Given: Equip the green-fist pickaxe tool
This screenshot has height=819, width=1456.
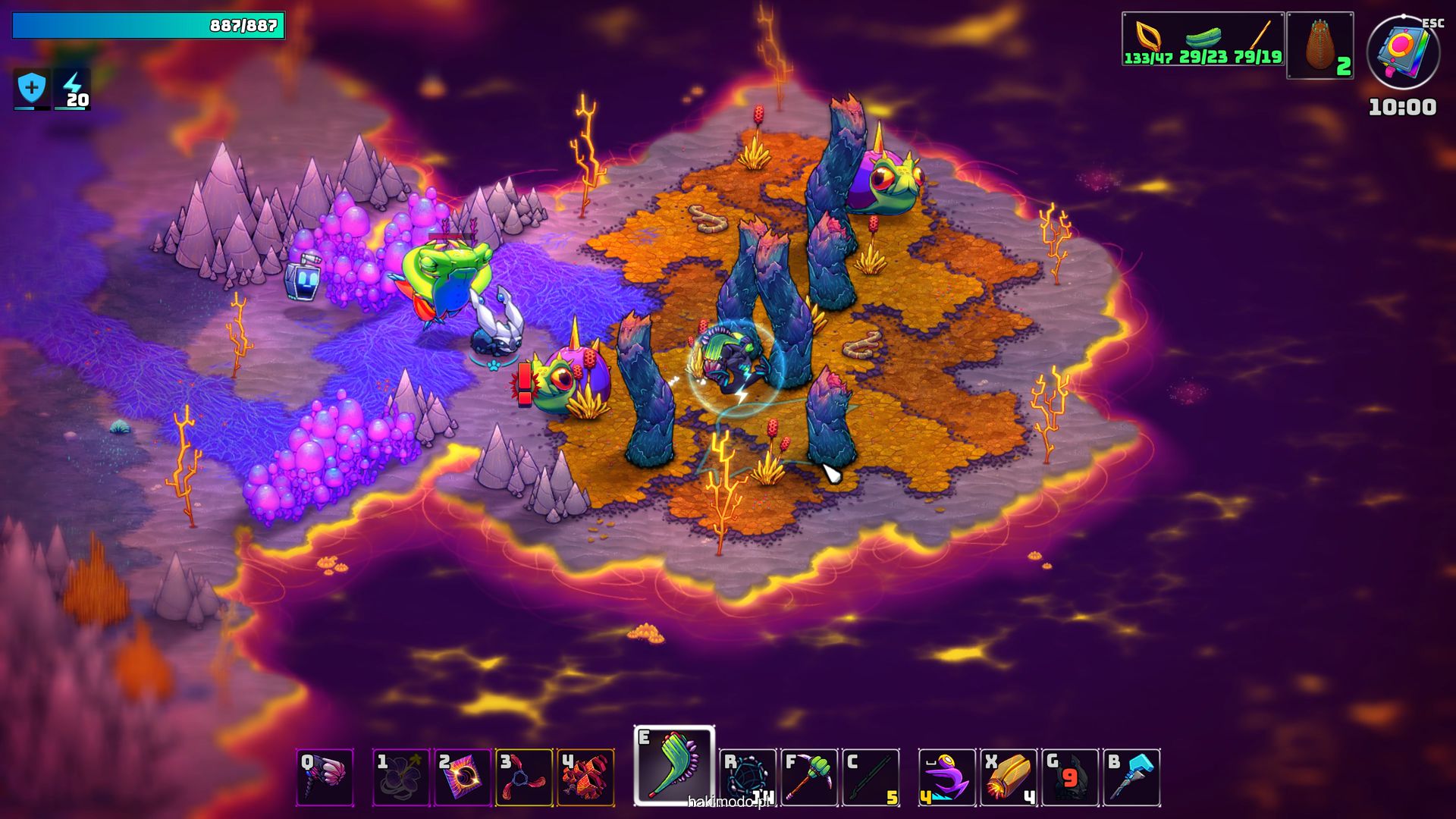Looking at the screenshot, I should click(809, 777).
